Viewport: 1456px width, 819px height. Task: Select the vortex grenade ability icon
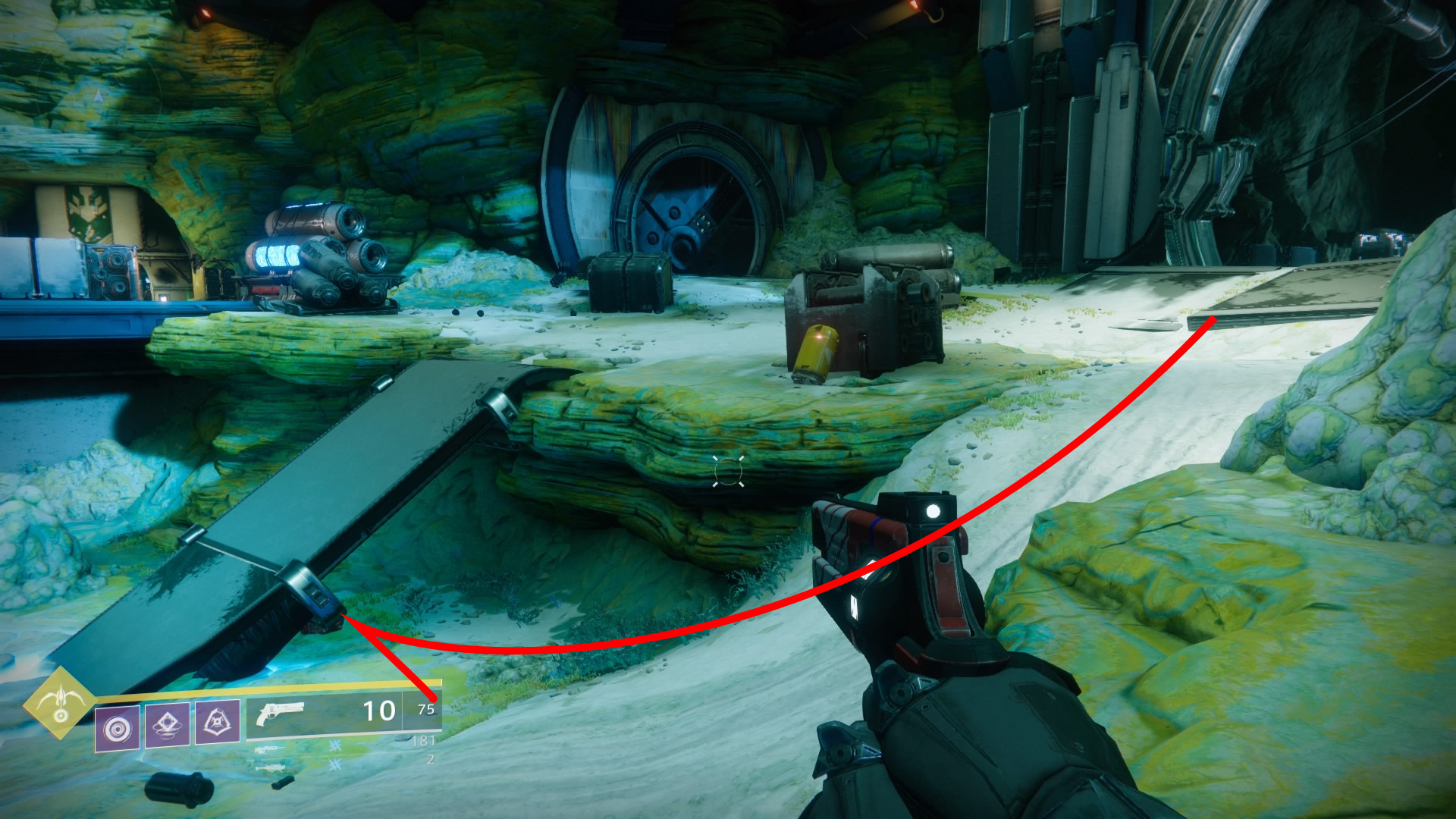(x=118, y=728)
